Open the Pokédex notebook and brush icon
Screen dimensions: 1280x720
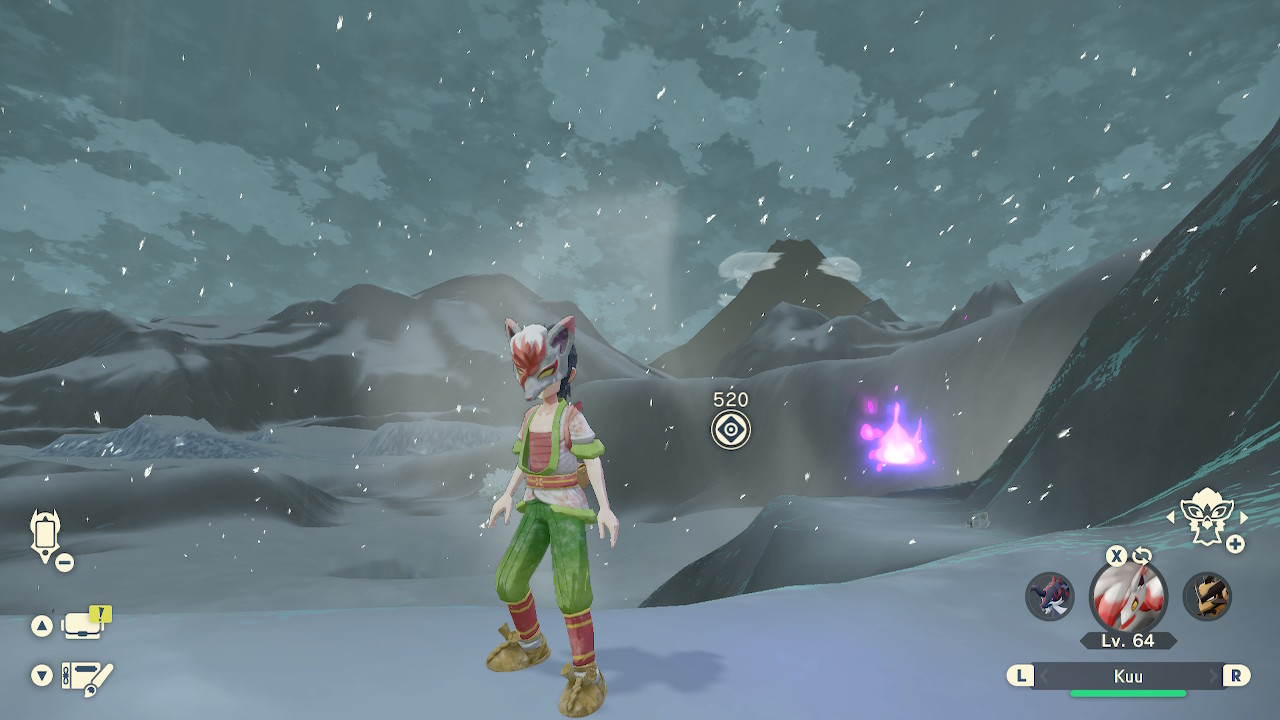pos(87,677)
